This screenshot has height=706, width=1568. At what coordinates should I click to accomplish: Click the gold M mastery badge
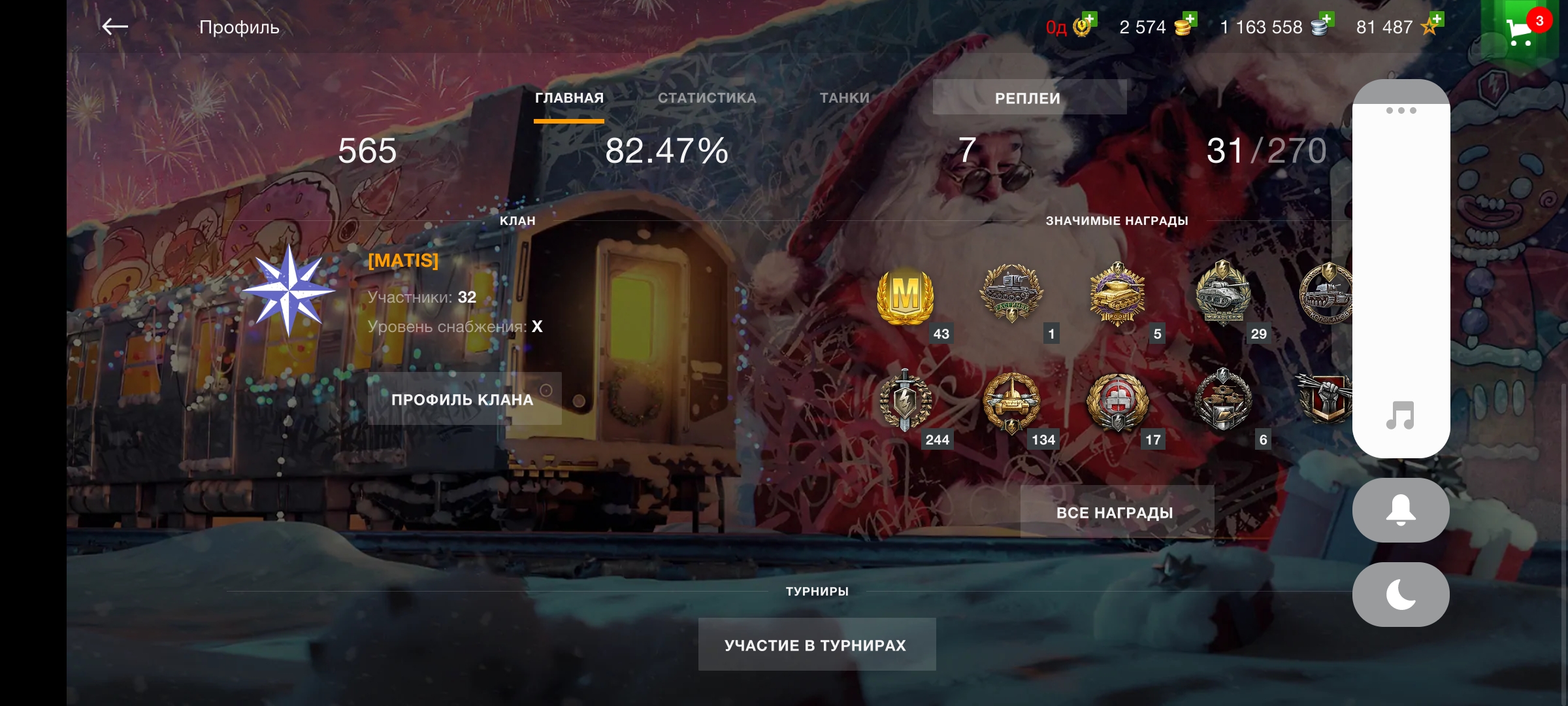click(x=906, y=296)
